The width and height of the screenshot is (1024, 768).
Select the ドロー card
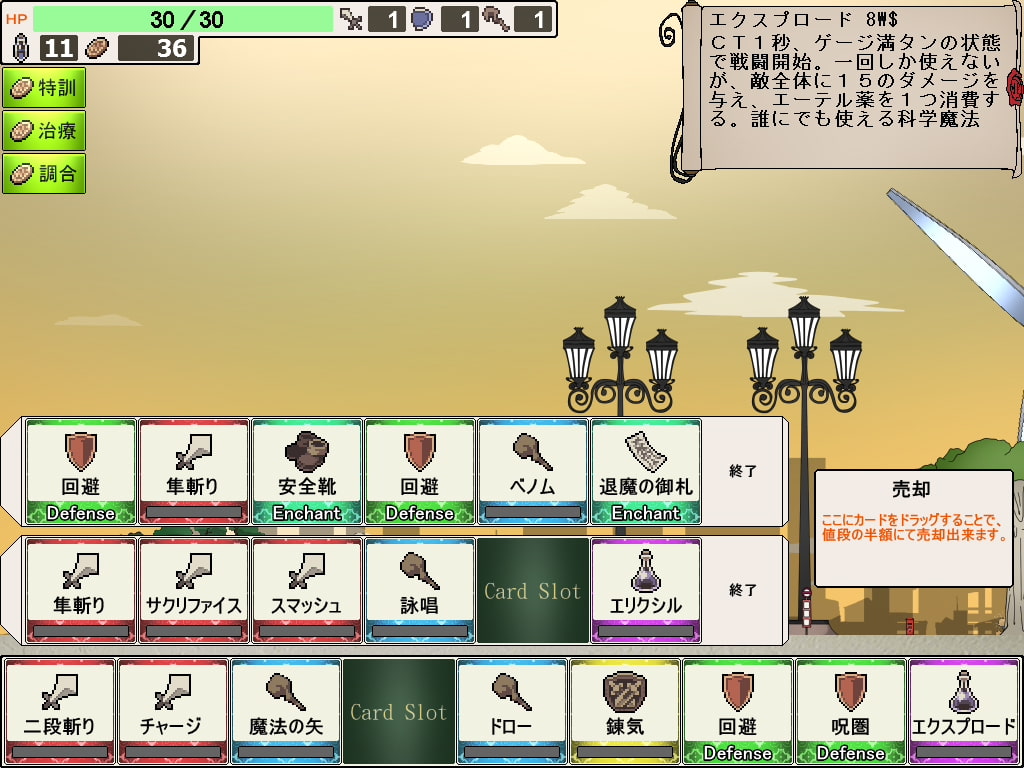click(x=512, y=711)
